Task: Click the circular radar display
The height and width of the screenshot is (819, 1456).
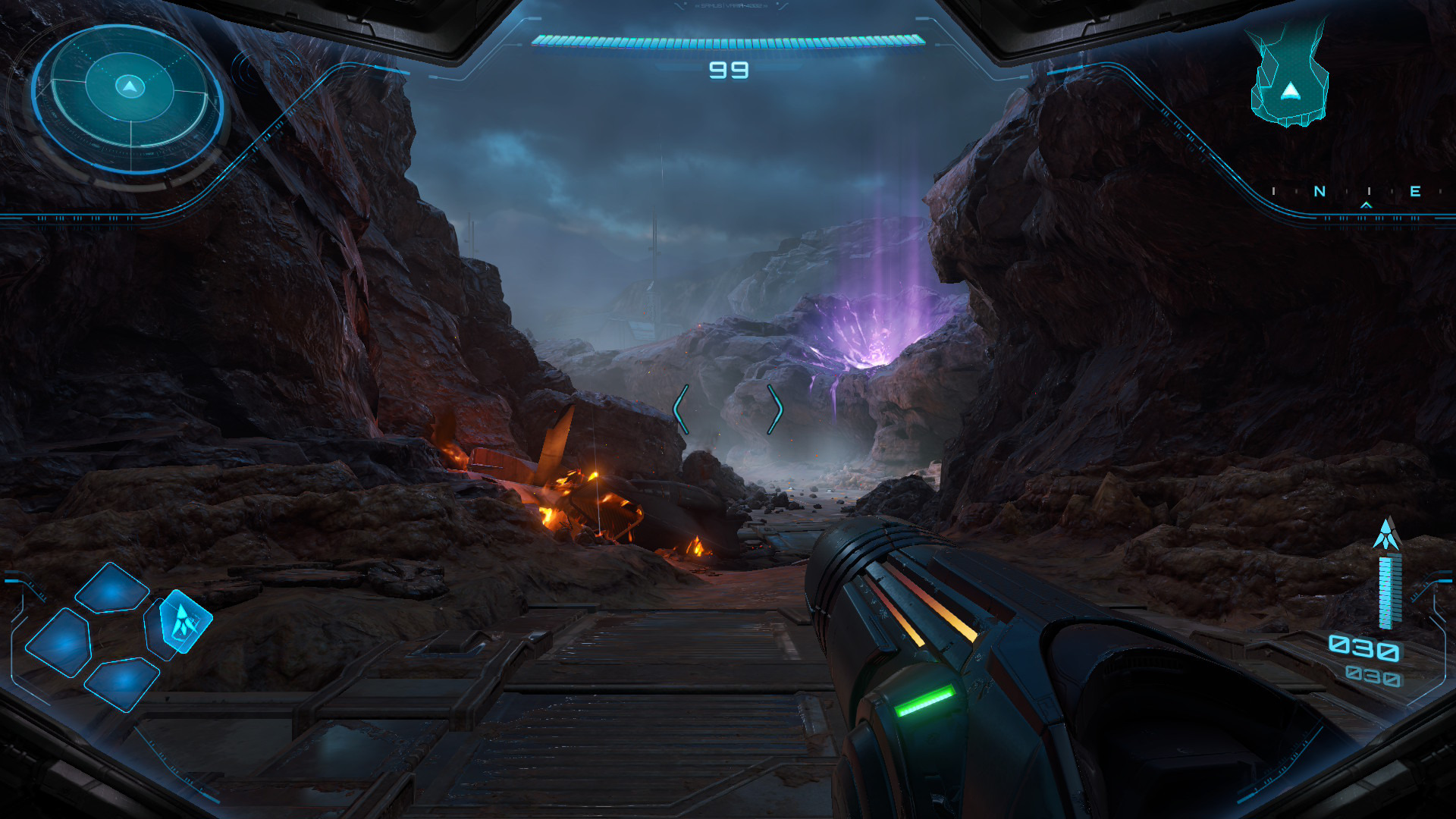Action: point(129,99)
